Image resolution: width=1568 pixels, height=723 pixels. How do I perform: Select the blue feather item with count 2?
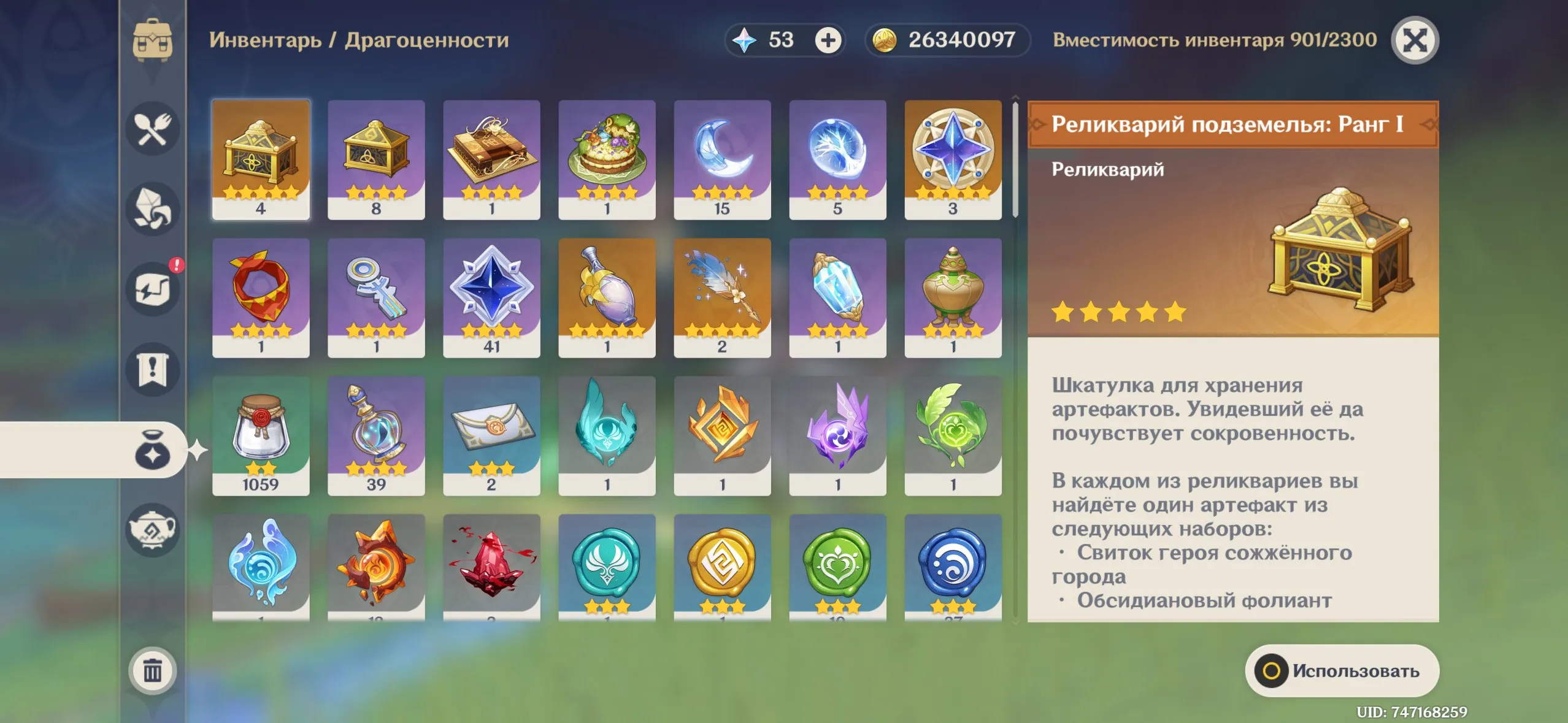click(722, 297)
